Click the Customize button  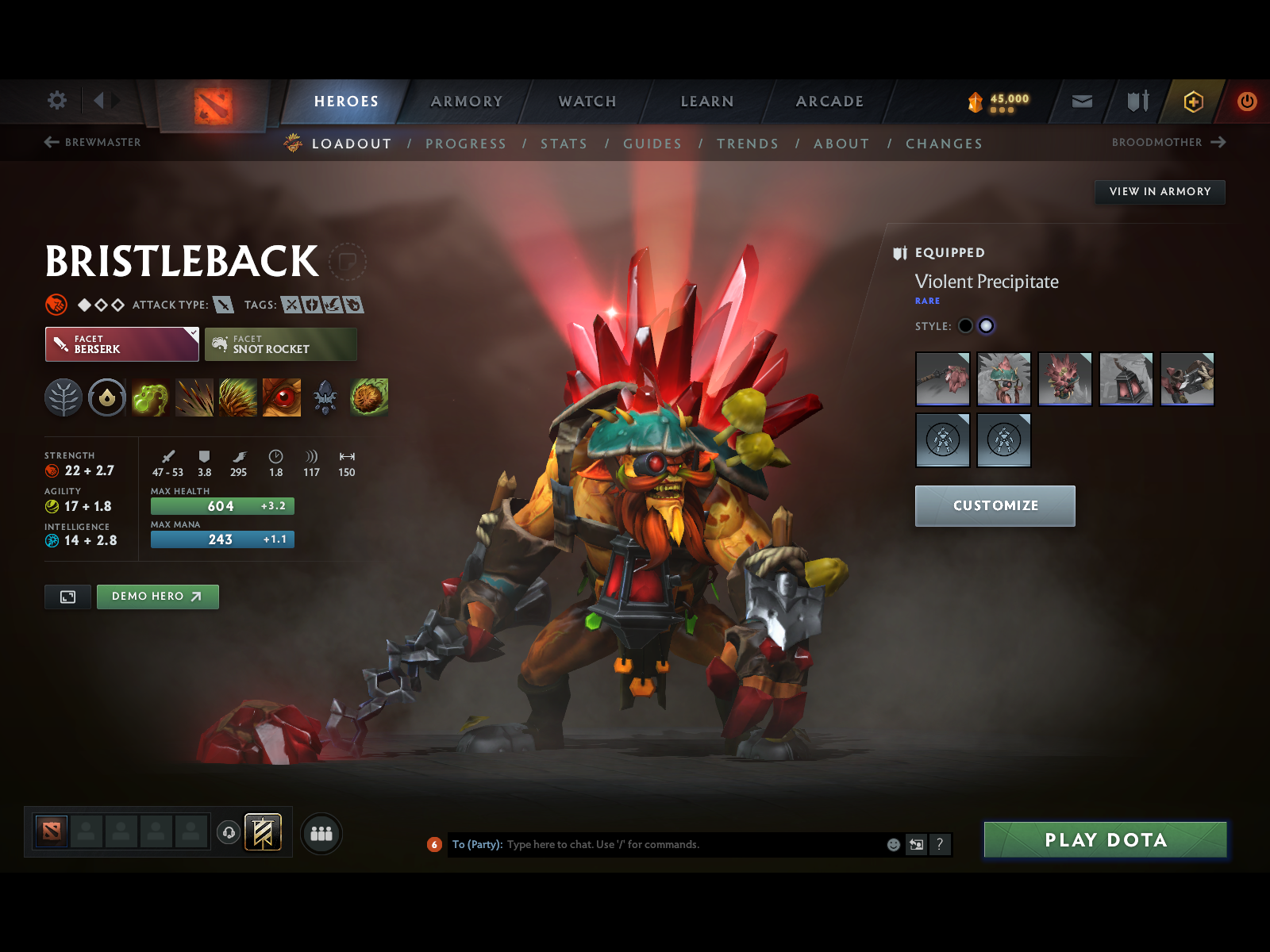tap(995, 506)
